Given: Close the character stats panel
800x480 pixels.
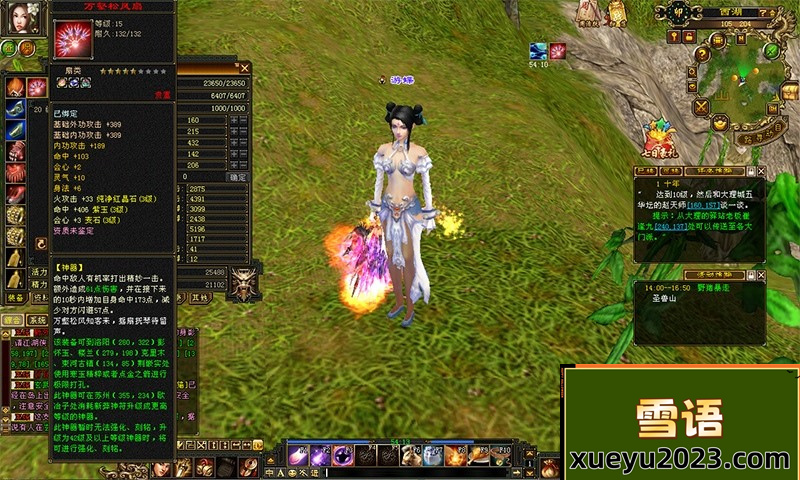Looking at the screenshot, I should (x=245, y=68).
